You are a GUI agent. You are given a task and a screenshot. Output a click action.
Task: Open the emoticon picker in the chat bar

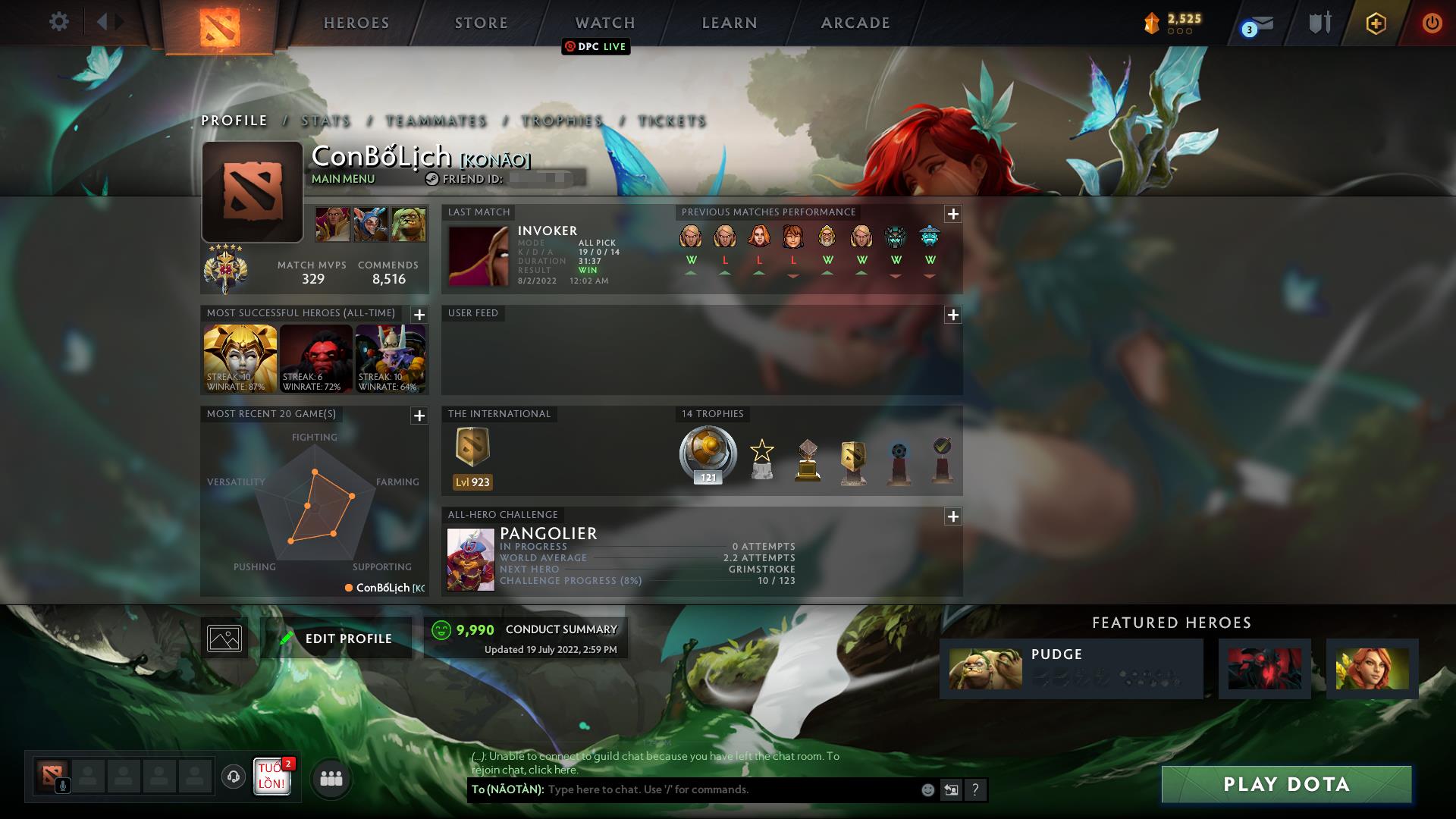click(927, 789)
